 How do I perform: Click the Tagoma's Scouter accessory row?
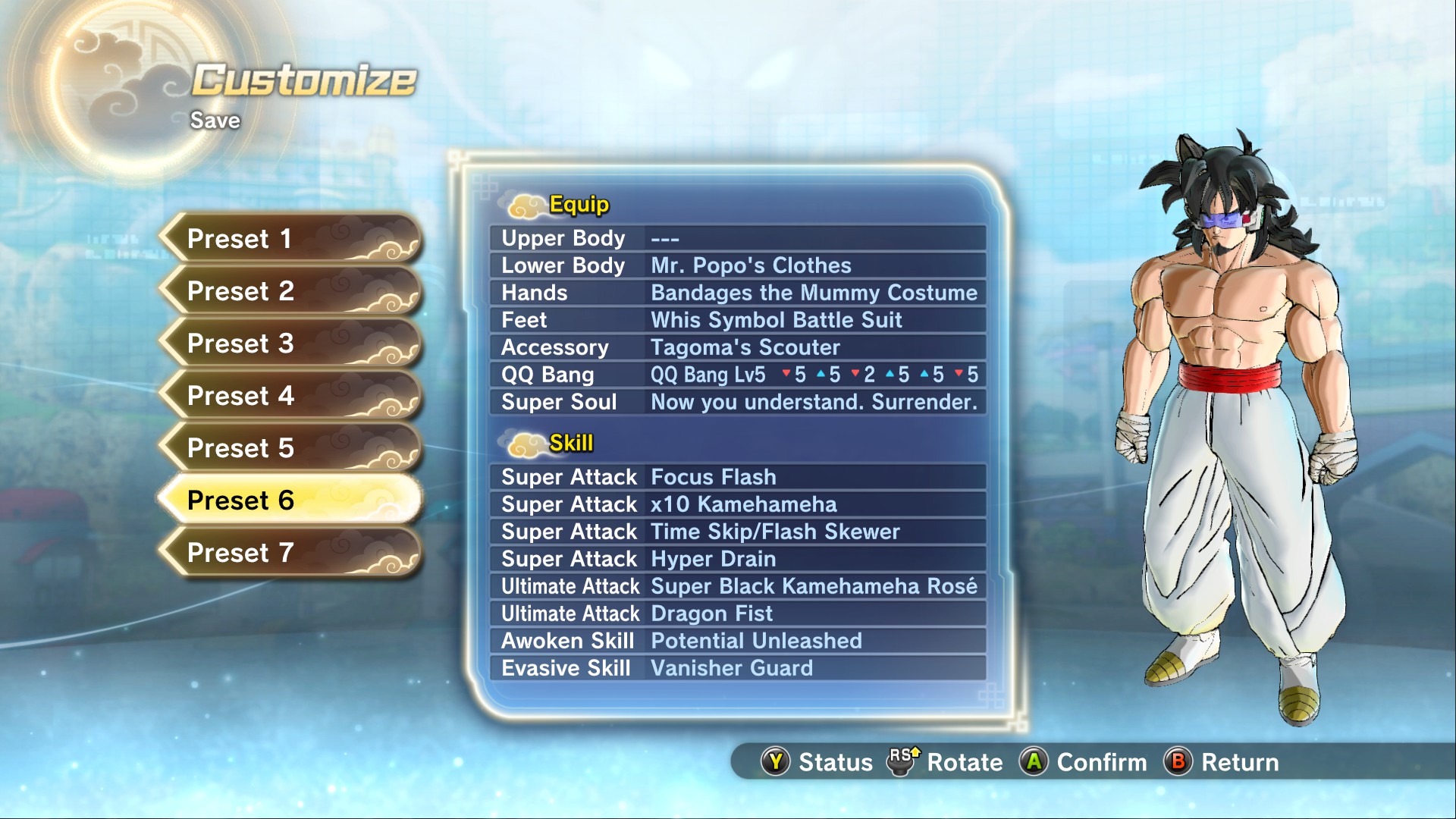coord(738,347)
